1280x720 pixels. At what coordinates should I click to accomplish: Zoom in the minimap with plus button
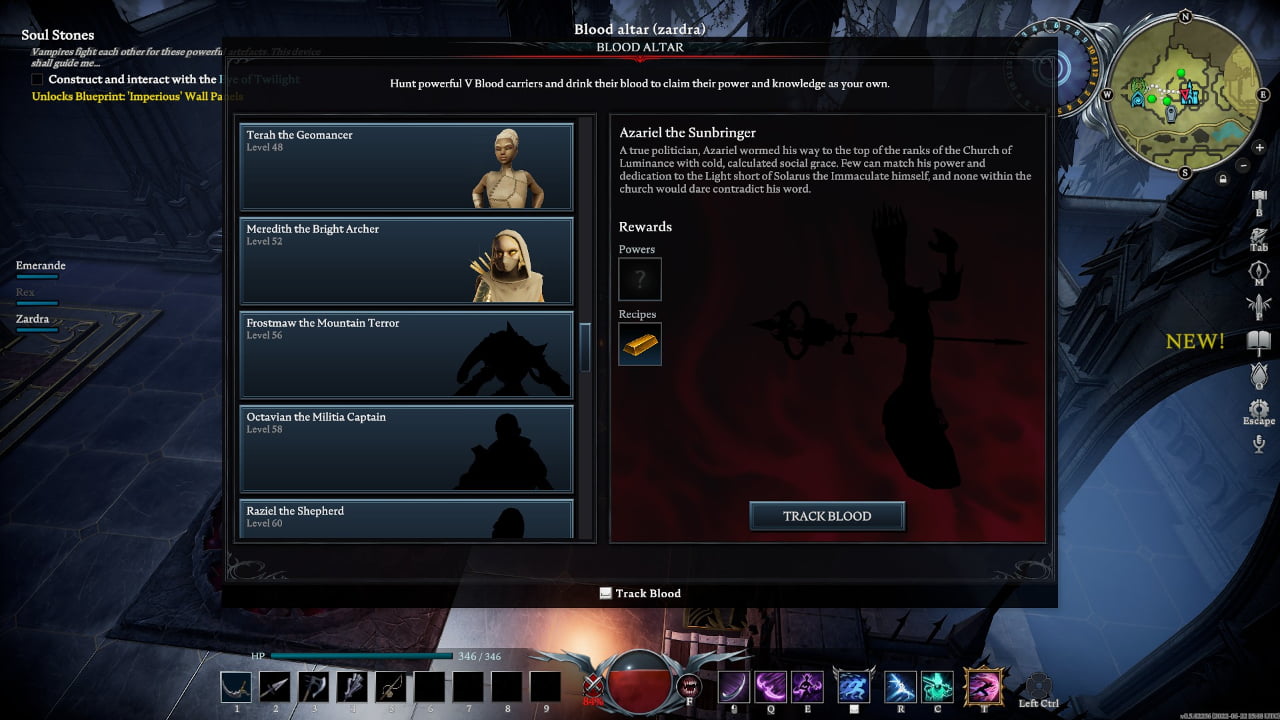1259,148
